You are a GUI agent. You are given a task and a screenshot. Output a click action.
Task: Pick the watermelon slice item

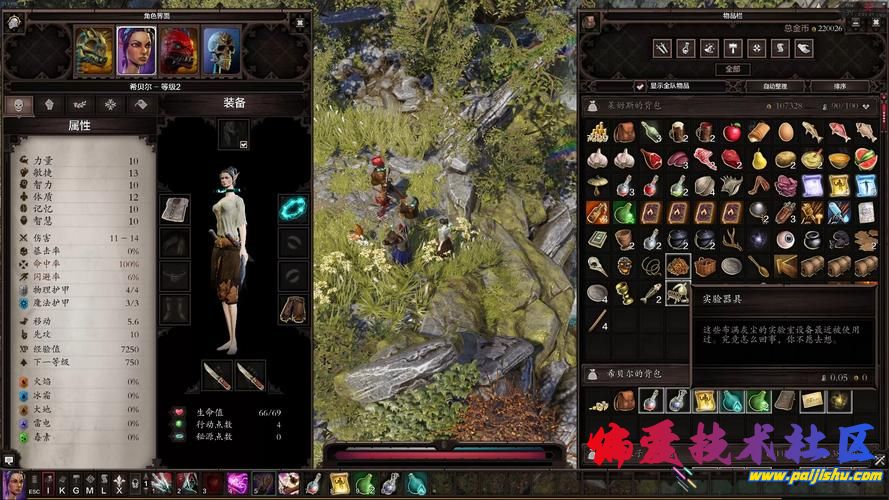point(865,159)
